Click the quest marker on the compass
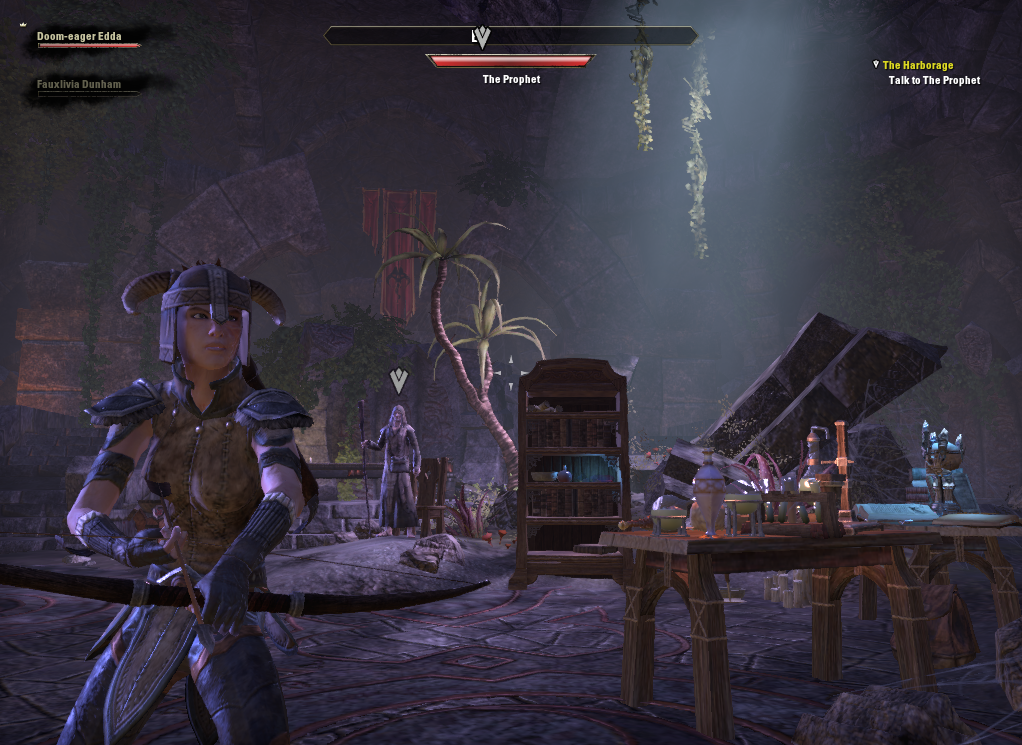 point(482,37)
